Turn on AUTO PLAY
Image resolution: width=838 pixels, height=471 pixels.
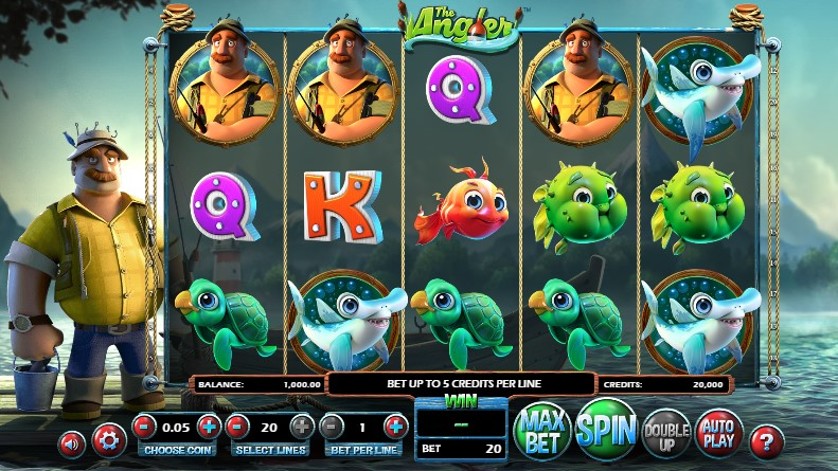click(x=717, y=430)
